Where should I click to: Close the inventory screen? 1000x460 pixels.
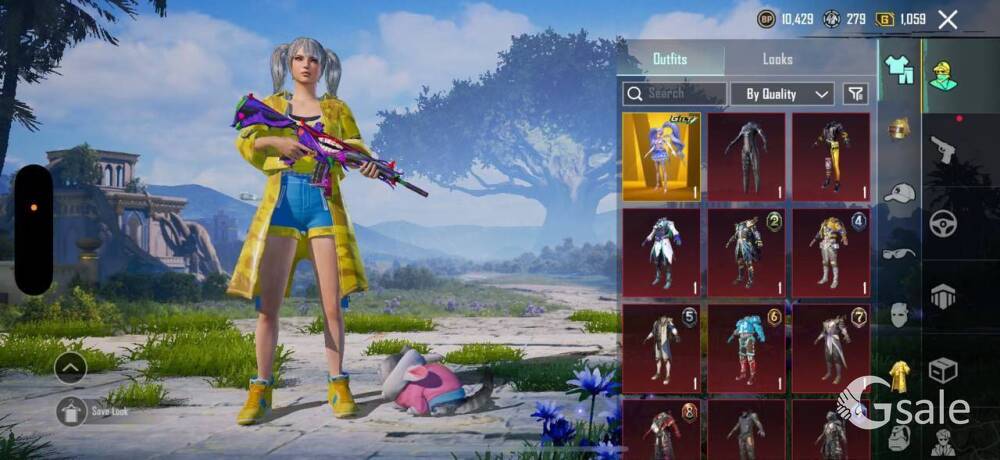coord(948,19)
